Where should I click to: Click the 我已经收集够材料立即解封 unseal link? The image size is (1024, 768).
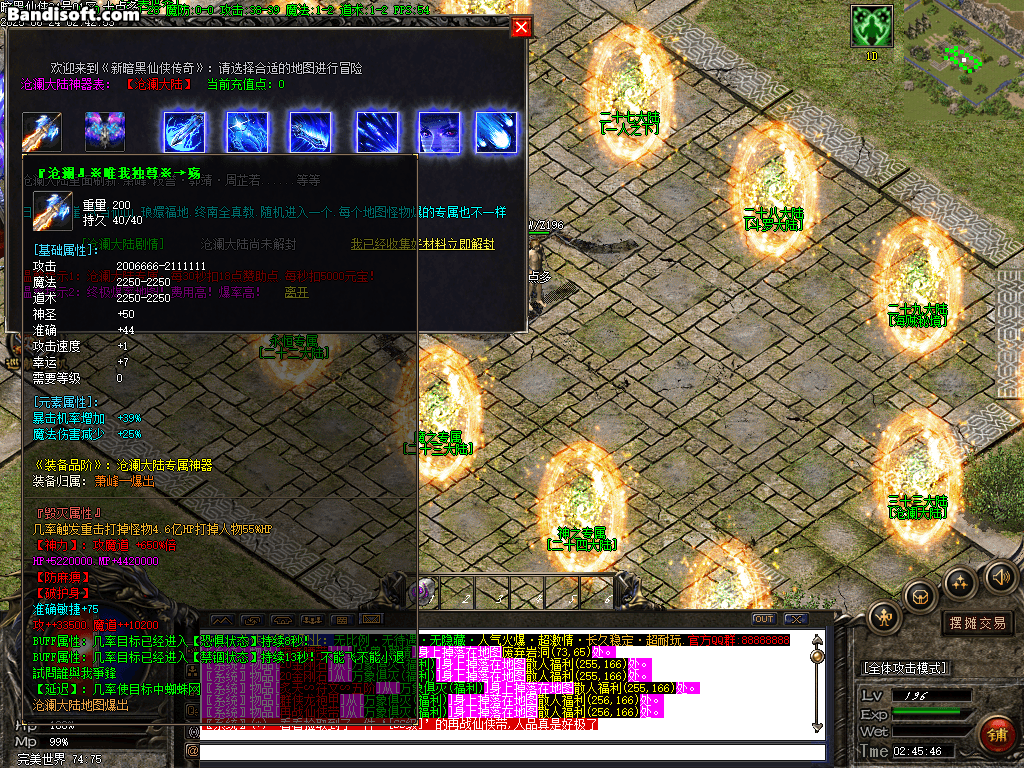pyautogui.click(x=422, y=244)
